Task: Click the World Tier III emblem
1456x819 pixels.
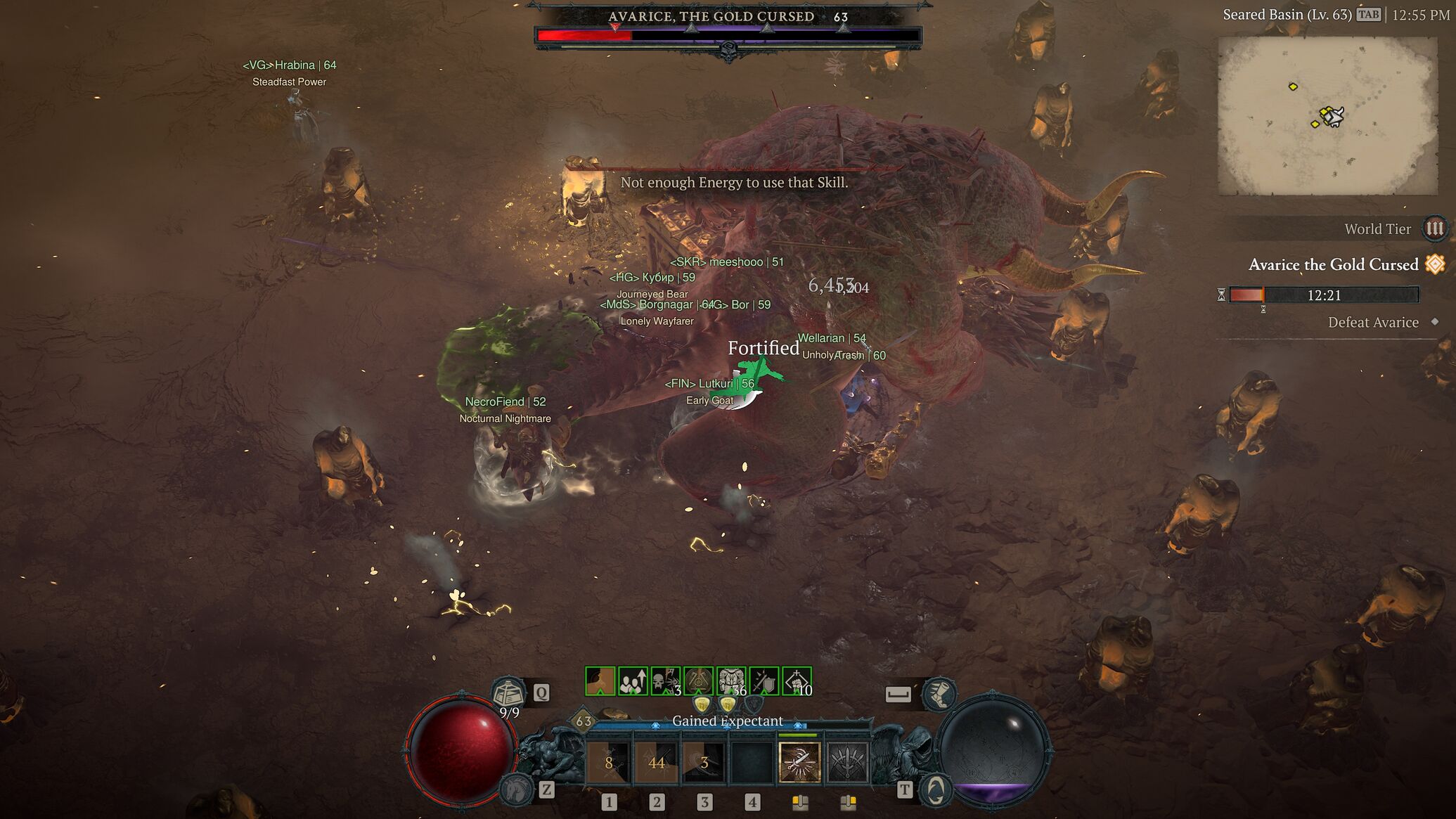Action: tap(1434, 228)
